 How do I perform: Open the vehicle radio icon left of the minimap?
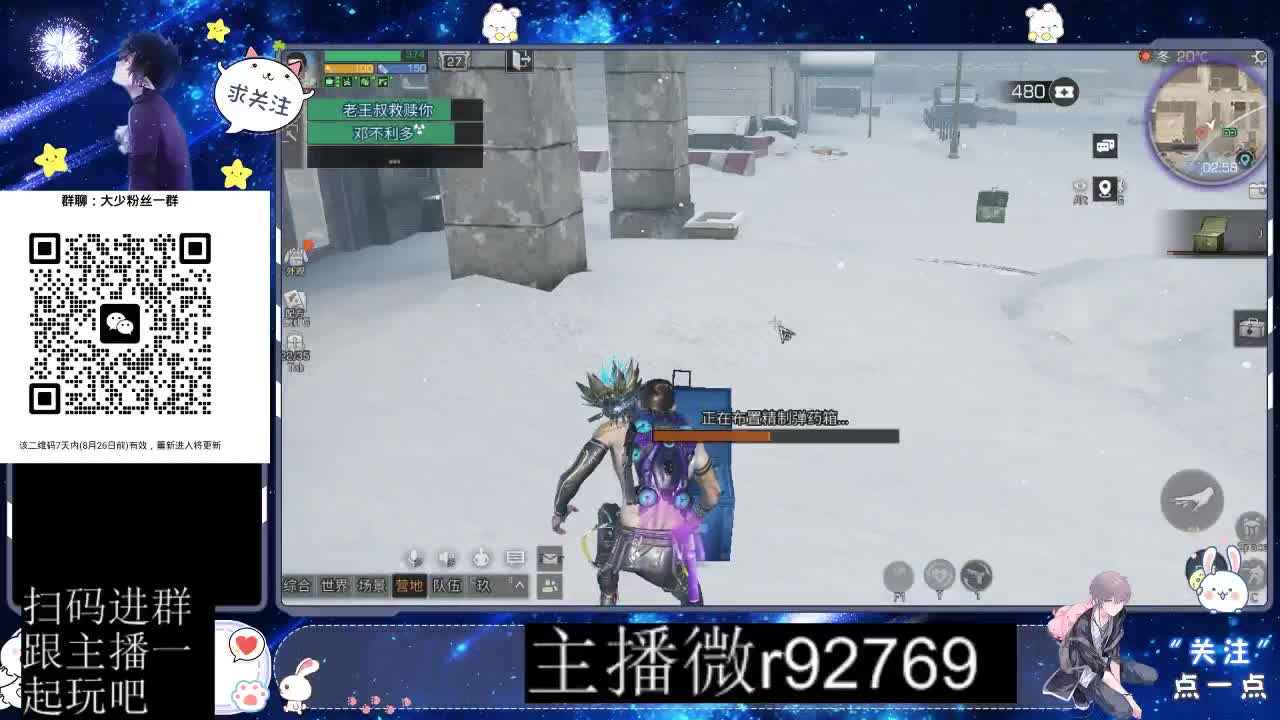click(1105, 145)
